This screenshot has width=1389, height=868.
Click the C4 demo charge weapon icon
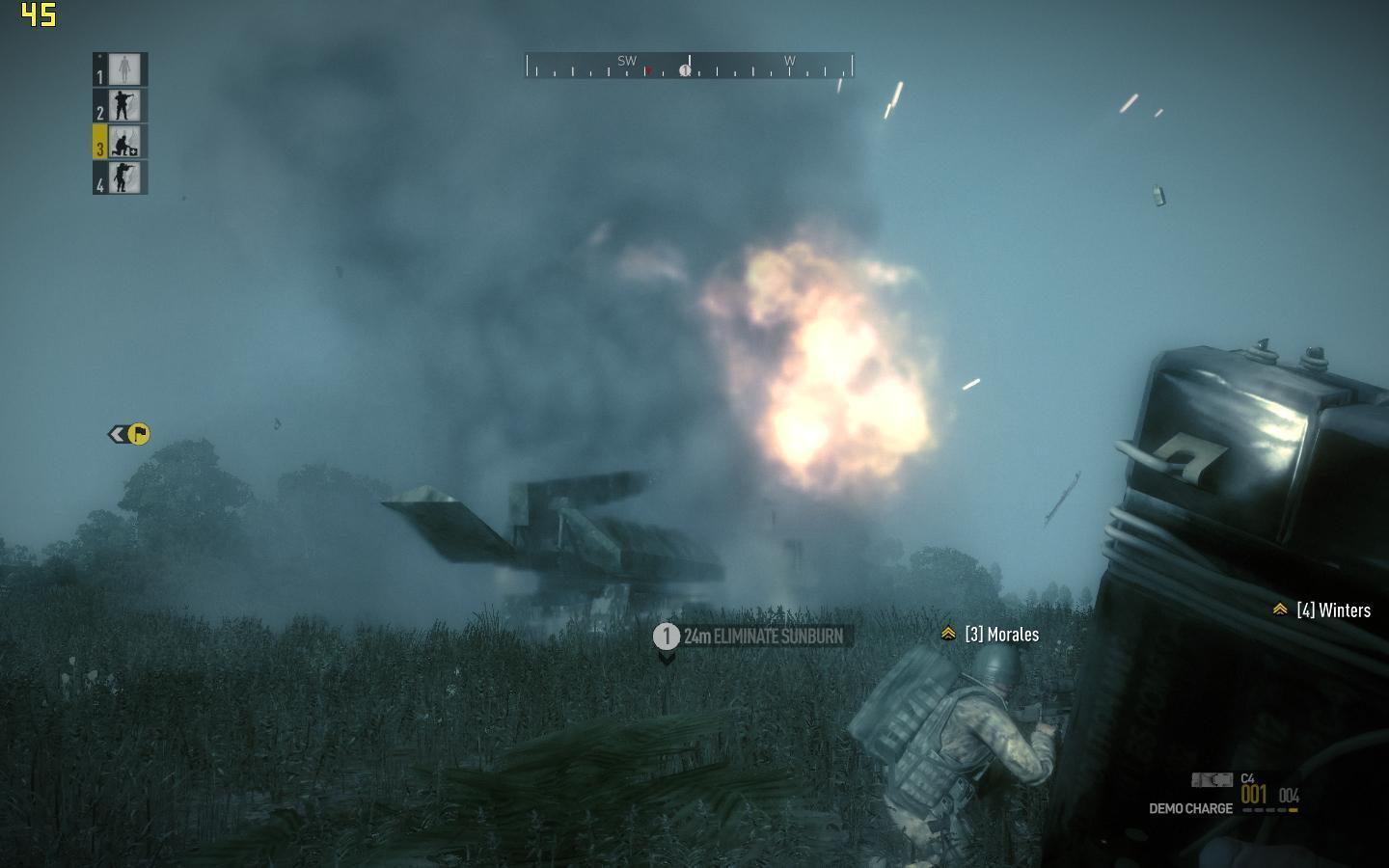[1212, 779]
